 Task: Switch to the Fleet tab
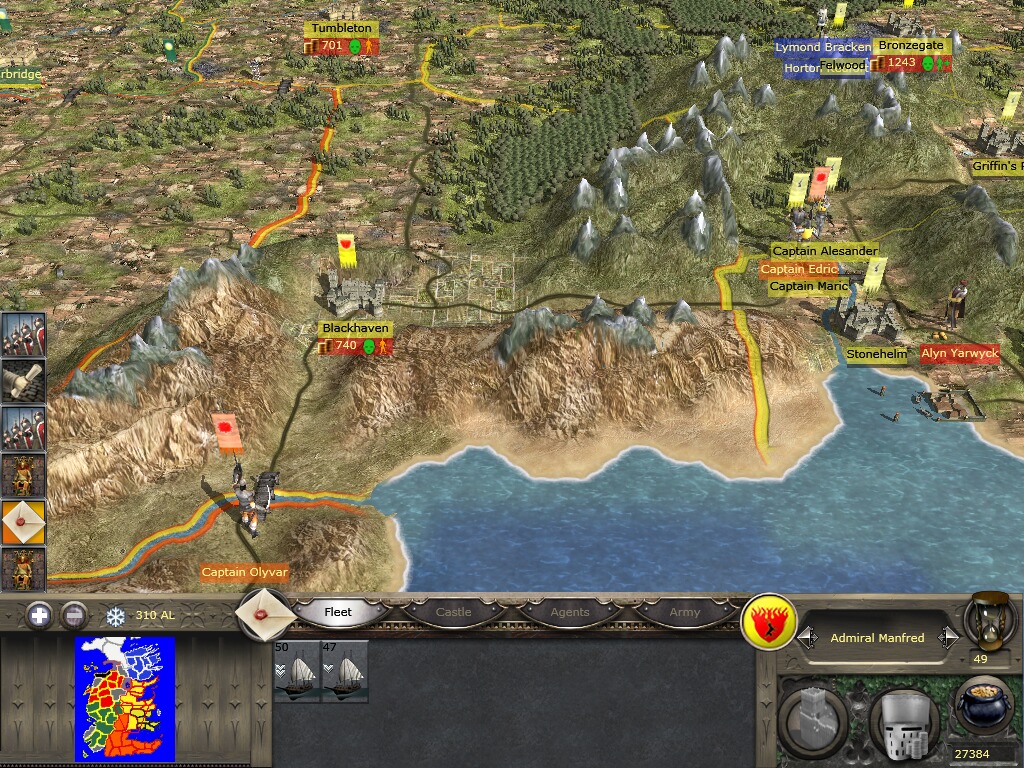338,612
